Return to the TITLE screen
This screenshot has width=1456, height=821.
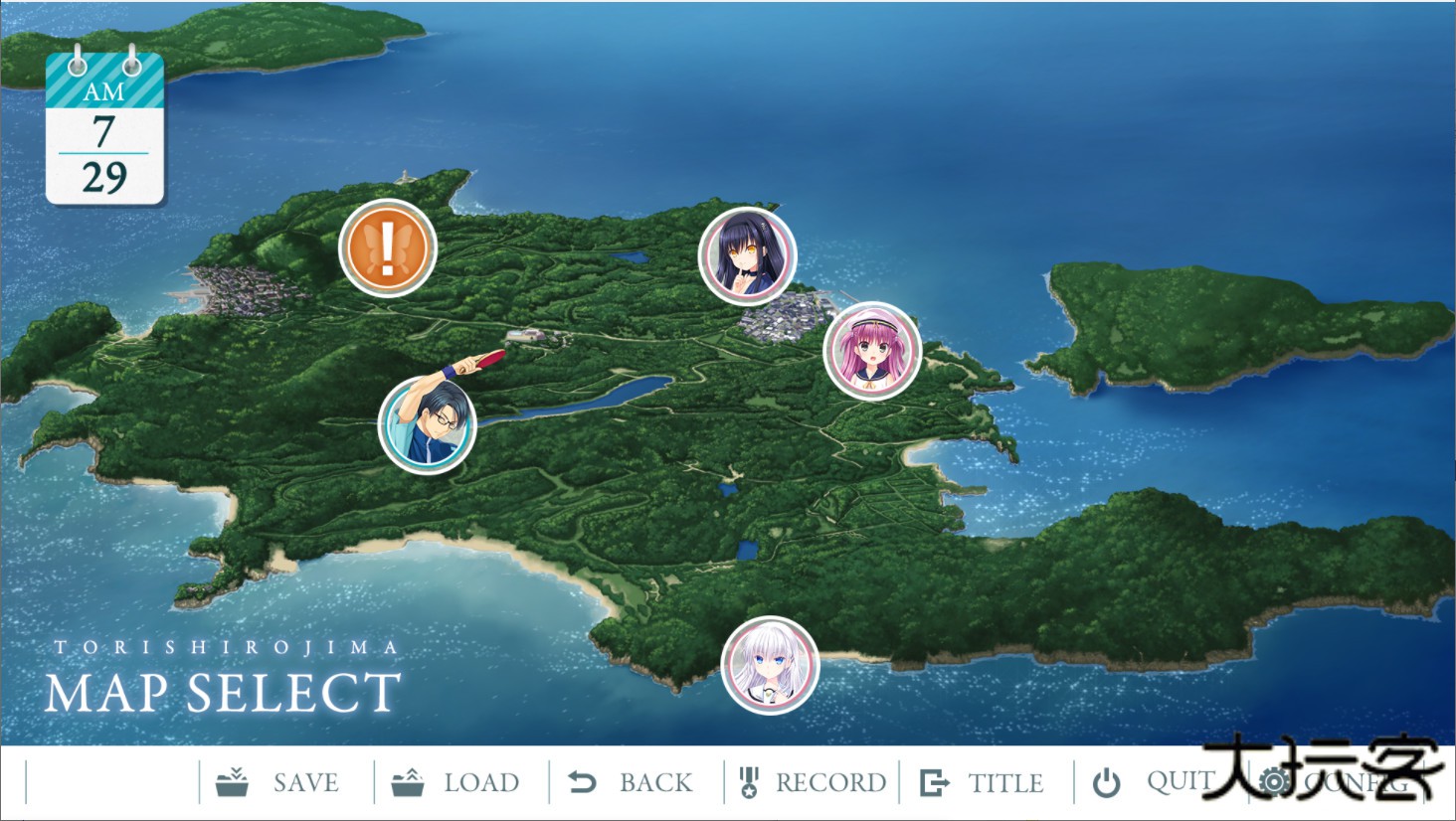[983, 782]
